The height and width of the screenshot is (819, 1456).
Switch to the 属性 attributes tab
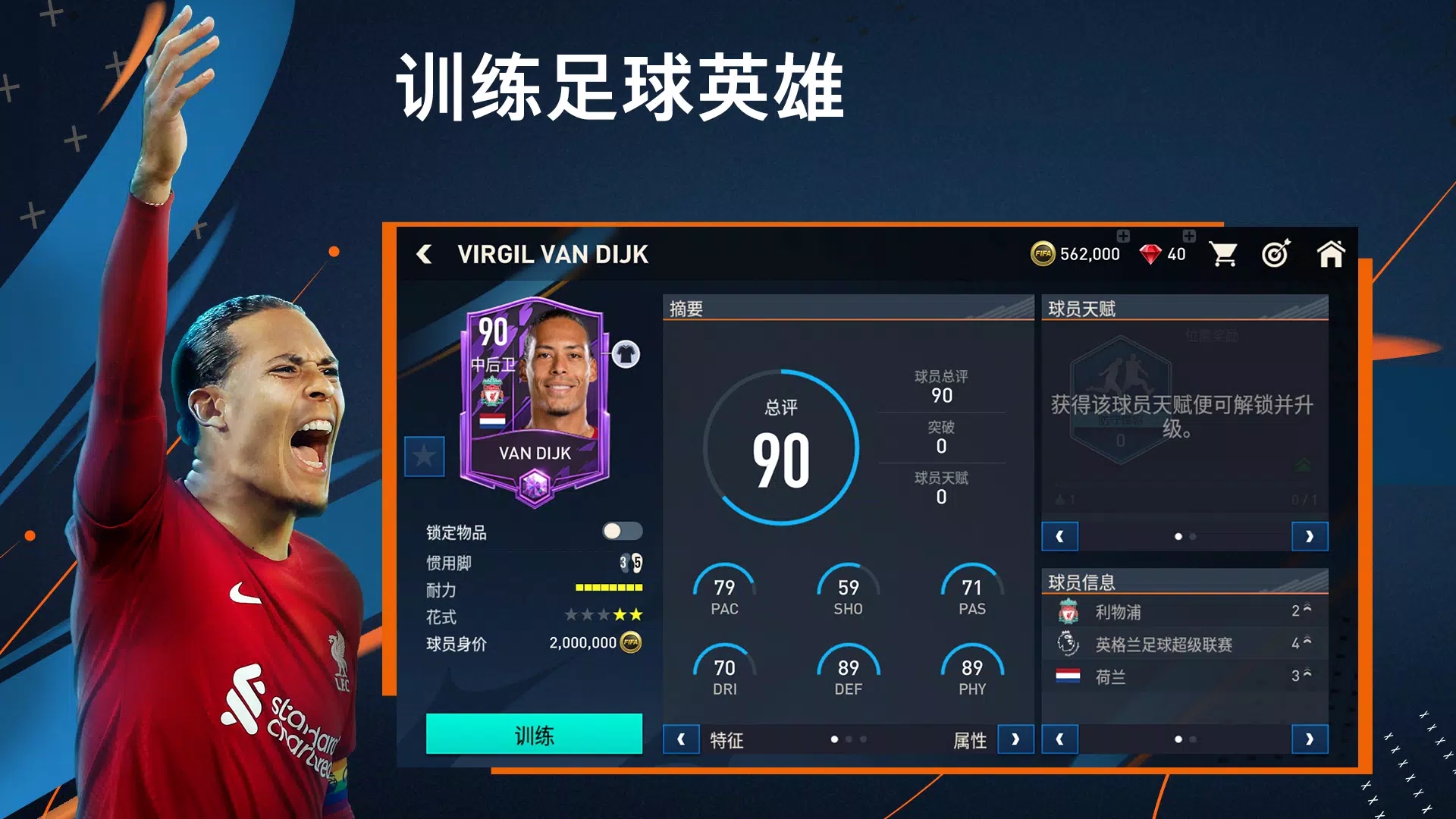pyautogui.click(x=969, y=739)
